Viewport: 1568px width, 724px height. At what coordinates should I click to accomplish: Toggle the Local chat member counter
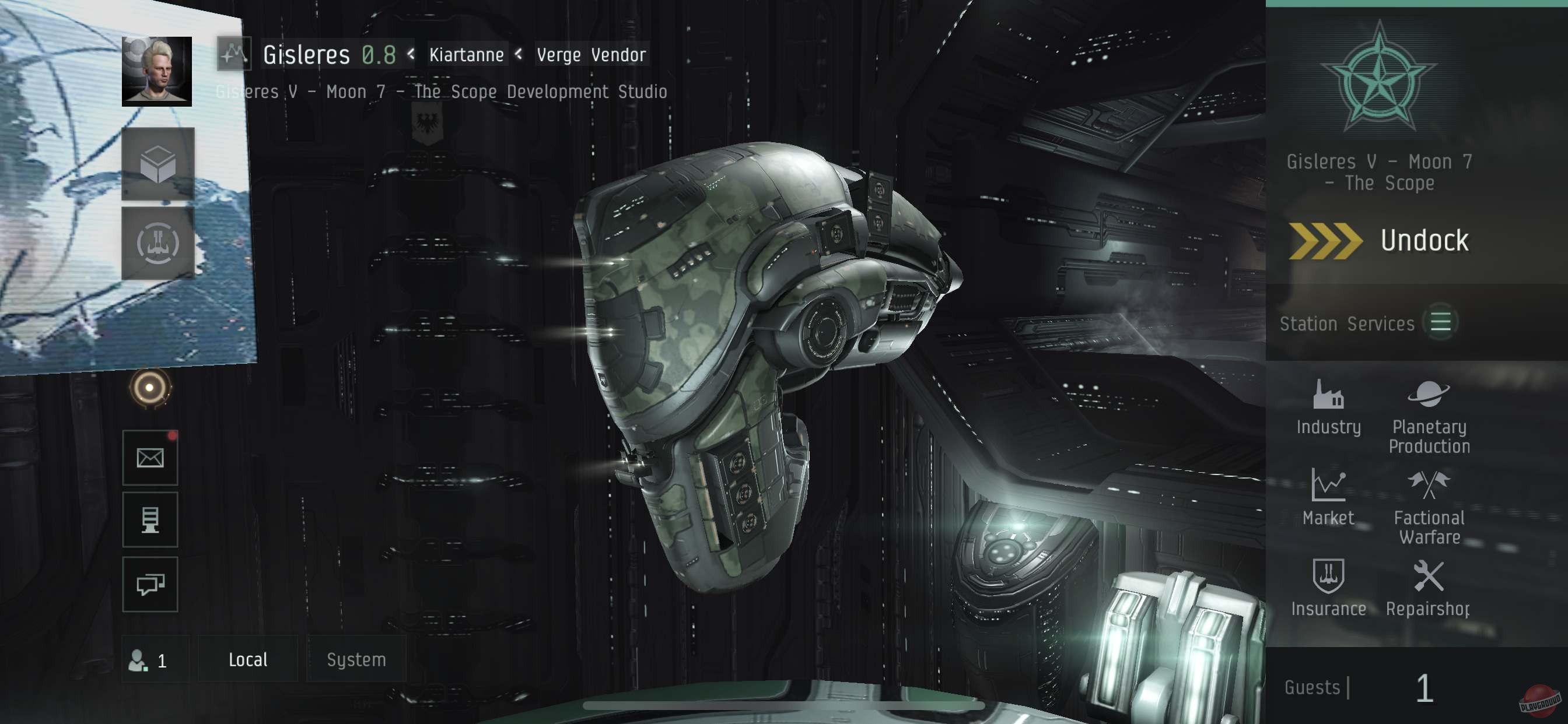pyautogui.click(x=156, y=659)
